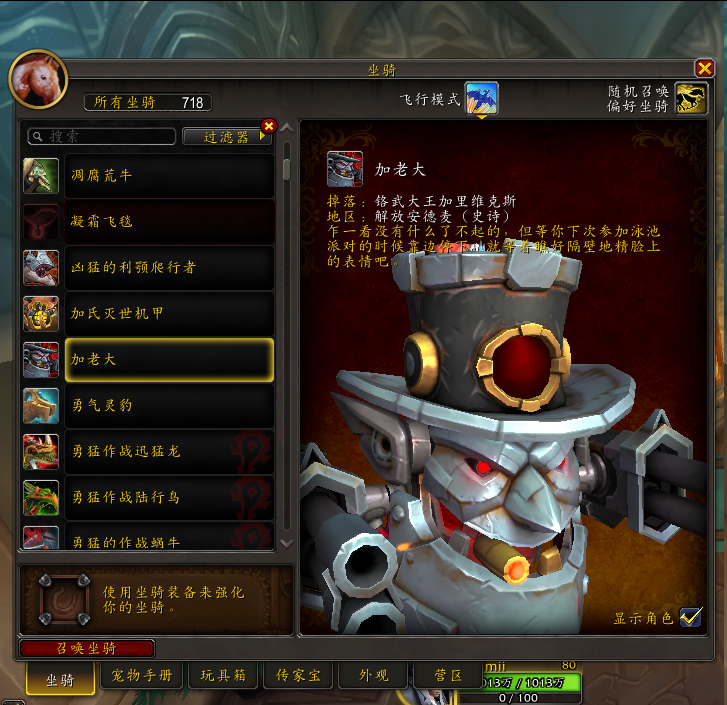Image resolution: width=727 pixels, height=705 pixels.
Task: Choose the 凶猛的利颚爬行者 mount
Action: click(169, 267)
